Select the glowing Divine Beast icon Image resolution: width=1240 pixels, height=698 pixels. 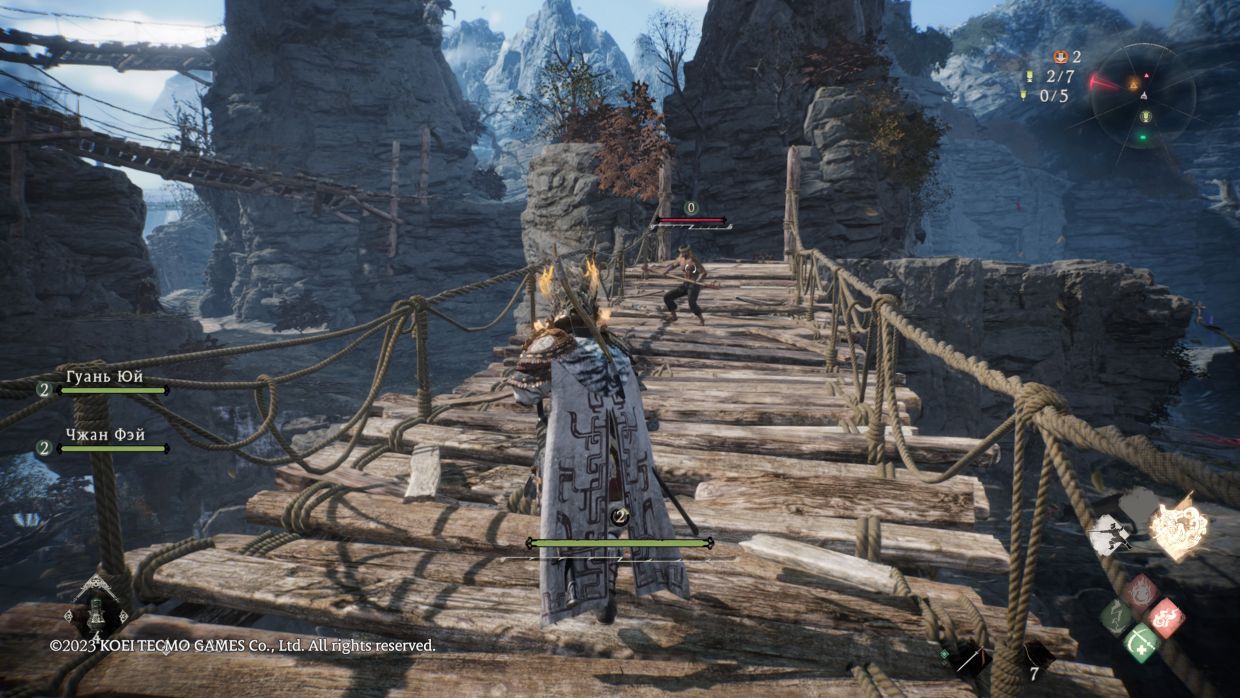click(x=1179, y=527)
